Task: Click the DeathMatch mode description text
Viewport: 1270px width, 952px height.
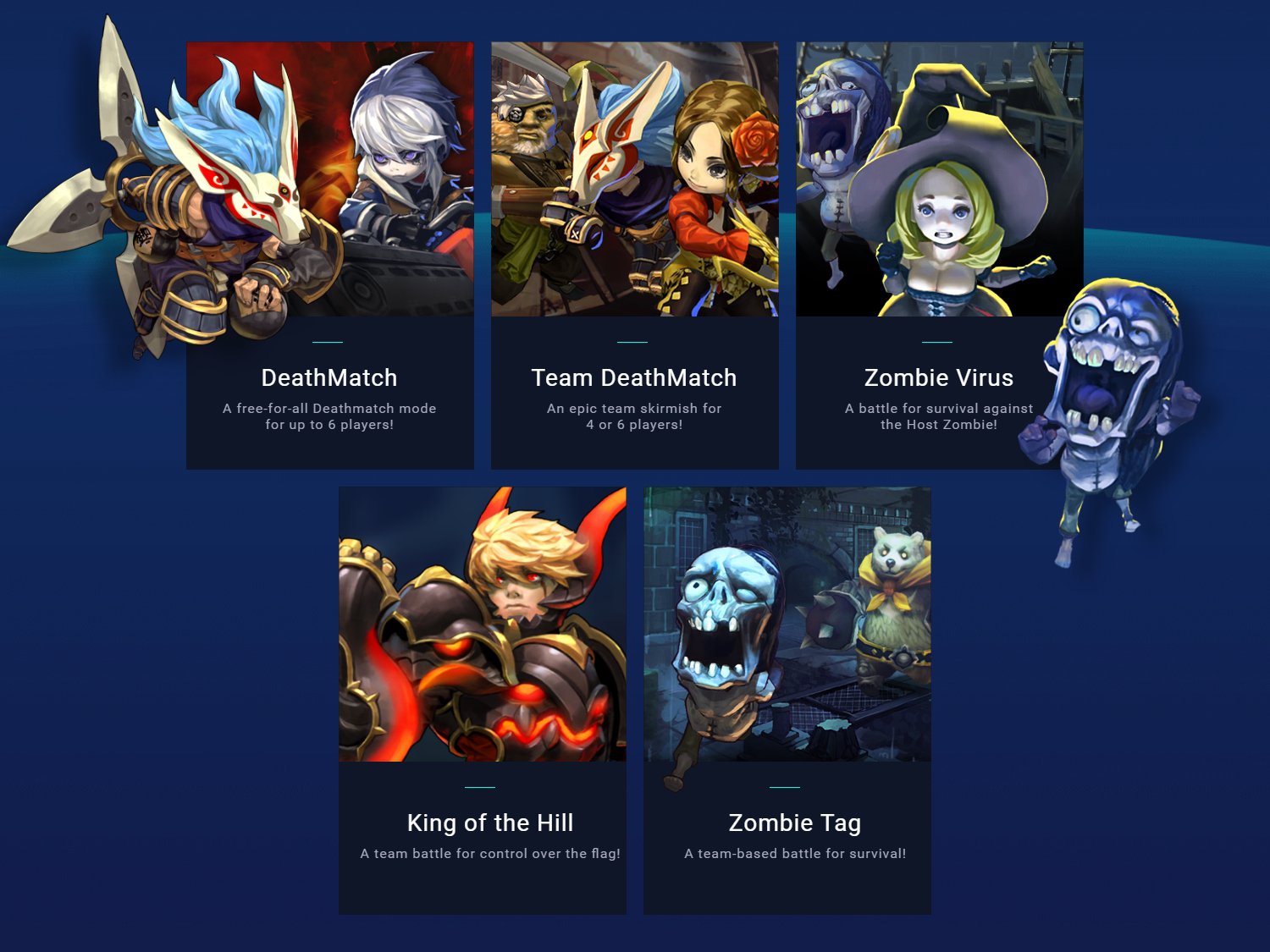Action: [x=329, y=416]
